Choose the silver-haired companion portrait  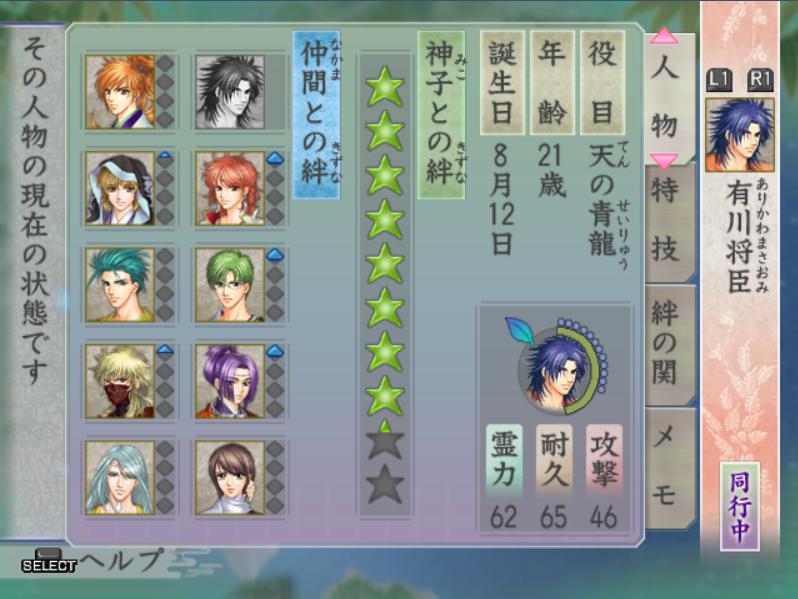[120, 477]
